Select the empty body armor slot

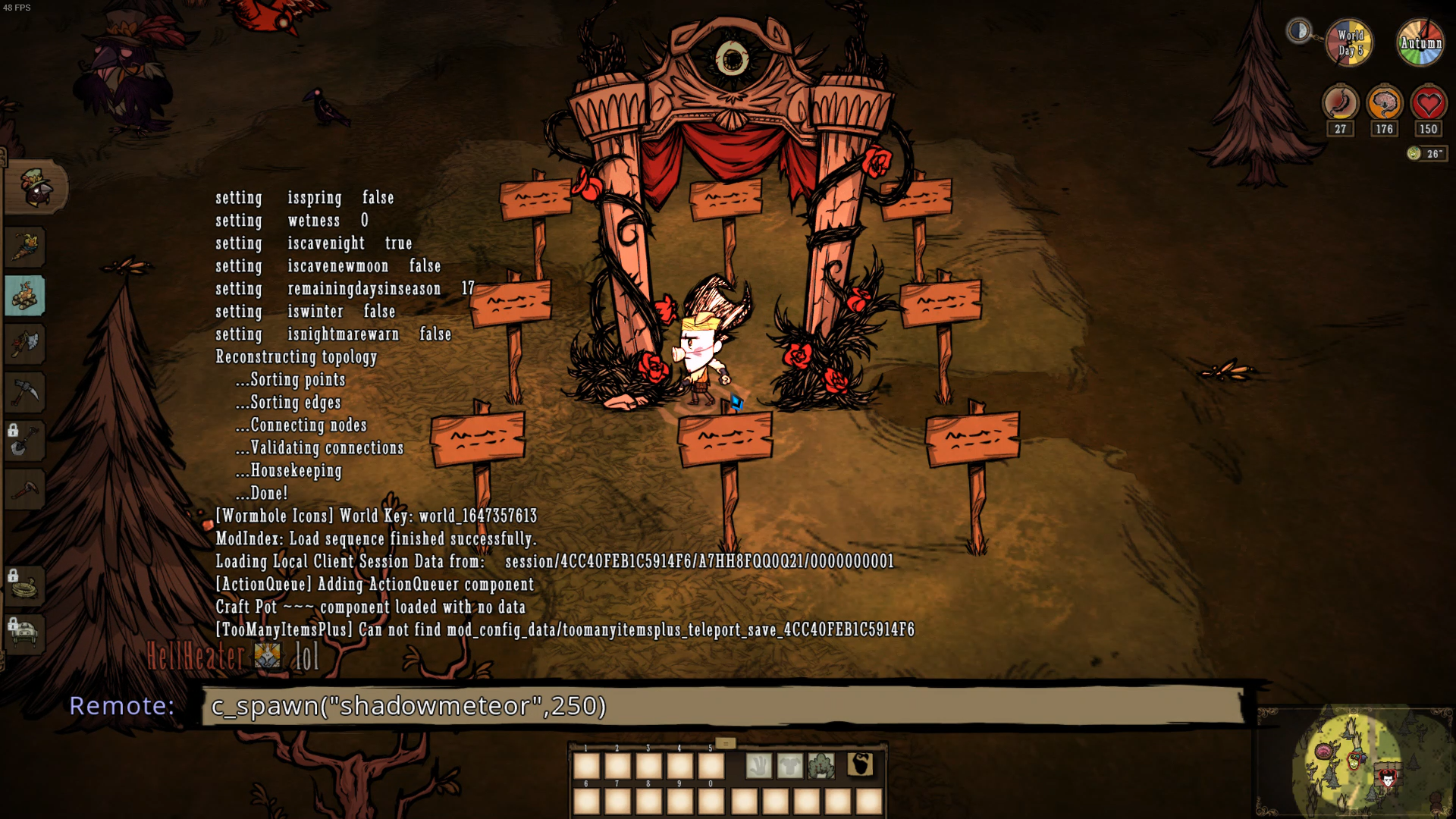pyautogui.click(x=789, y=766)
